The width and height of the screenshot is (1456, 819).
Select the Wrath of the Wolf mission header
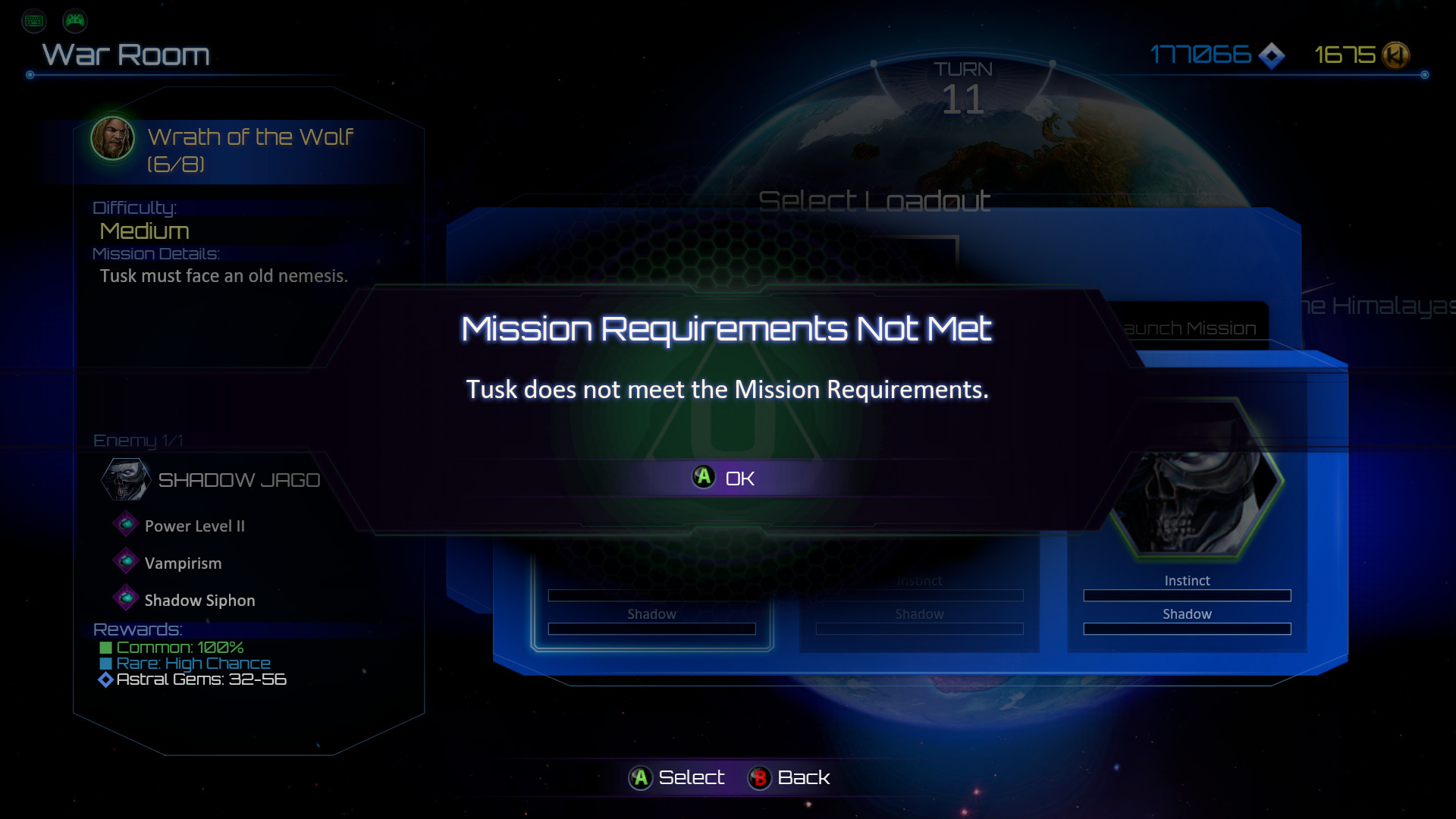(x=249, y=150)
